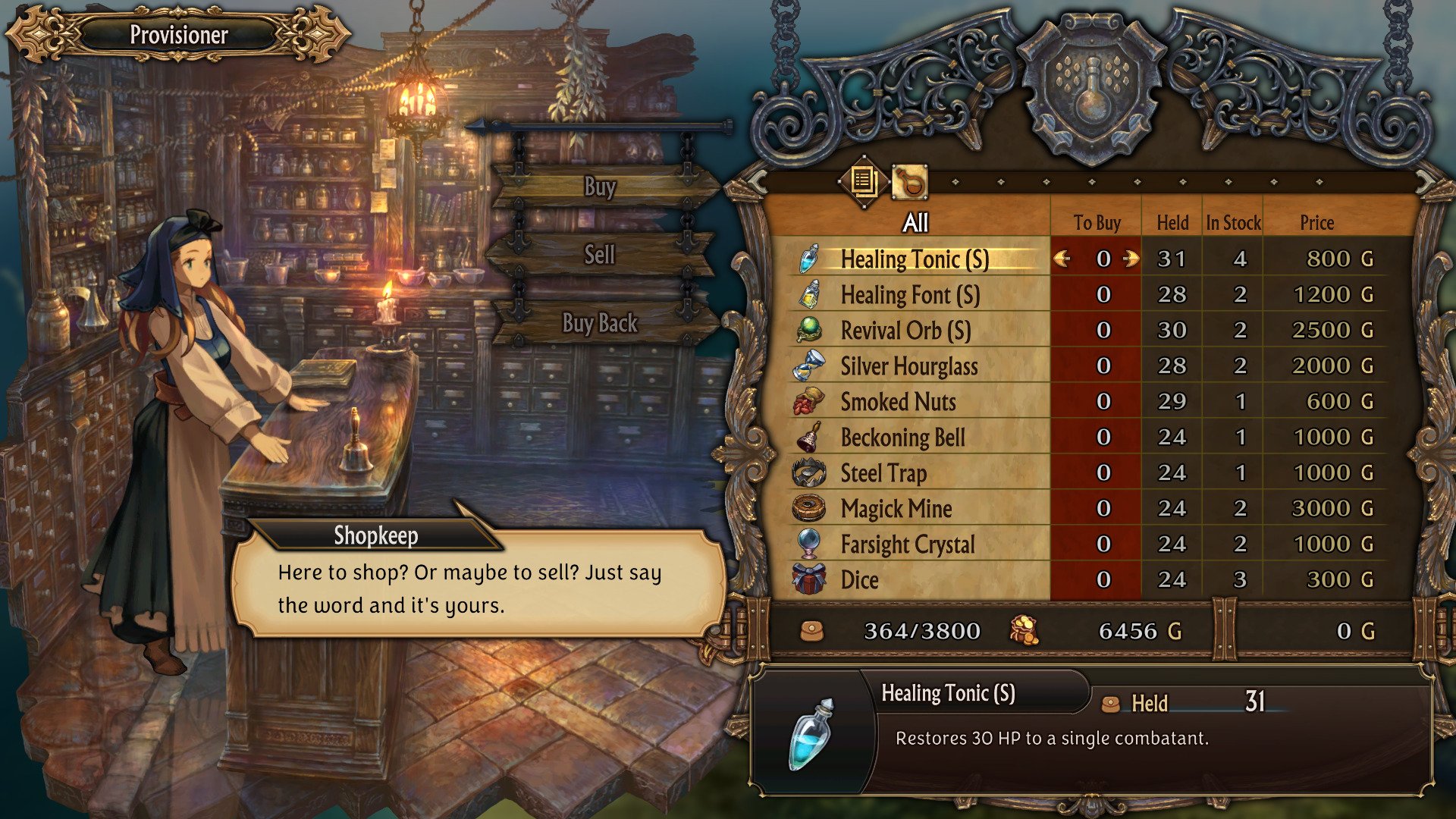
Task: Pick the Dice item
Action: [x=859, y=580]
